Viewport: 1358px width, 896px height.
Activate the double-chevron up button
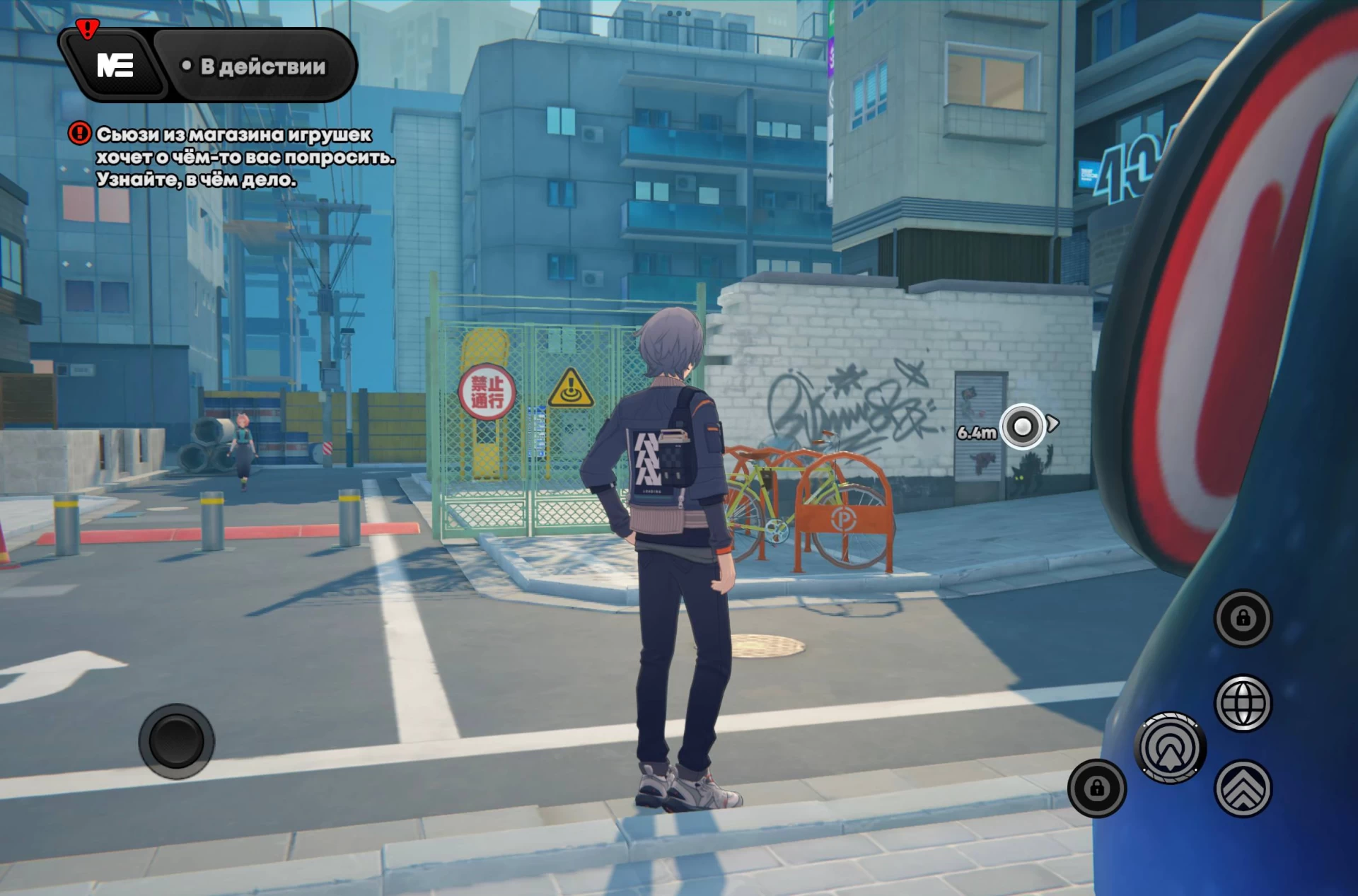tap(1243, 789)
